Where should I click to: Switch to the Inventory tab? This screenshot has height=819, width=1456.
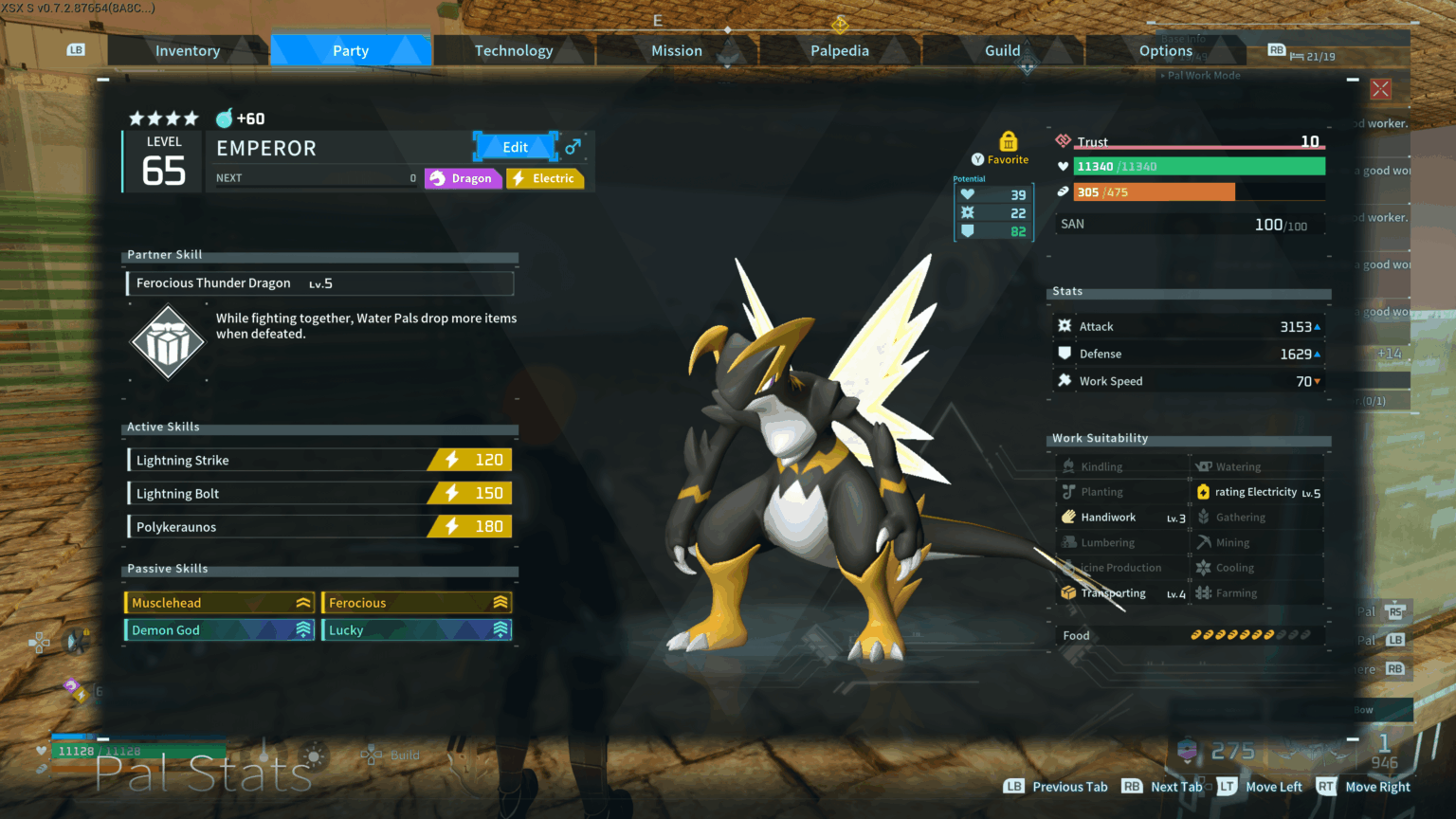(188, 51)
